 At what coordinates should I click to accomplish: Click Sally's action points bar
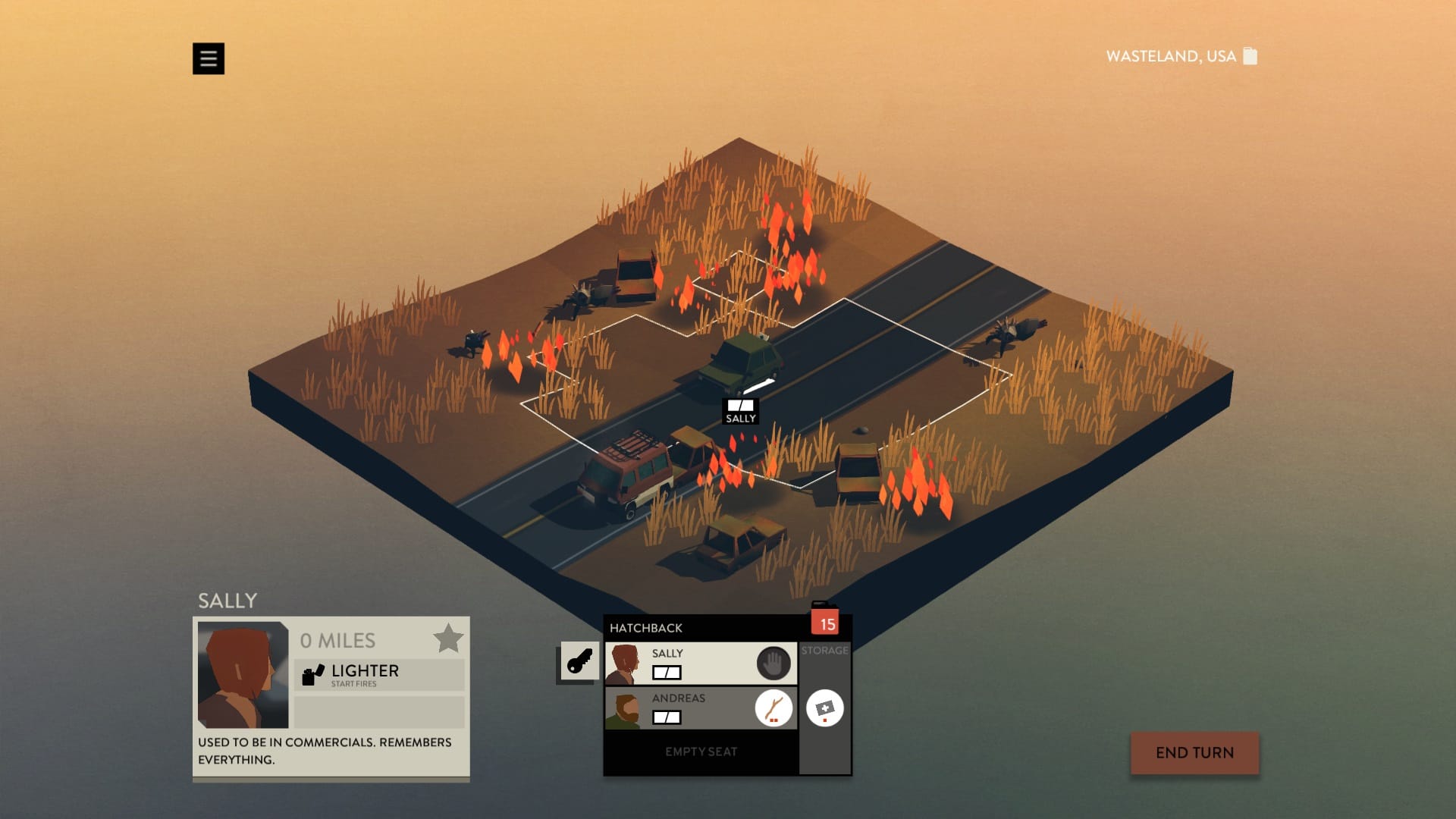665,672
